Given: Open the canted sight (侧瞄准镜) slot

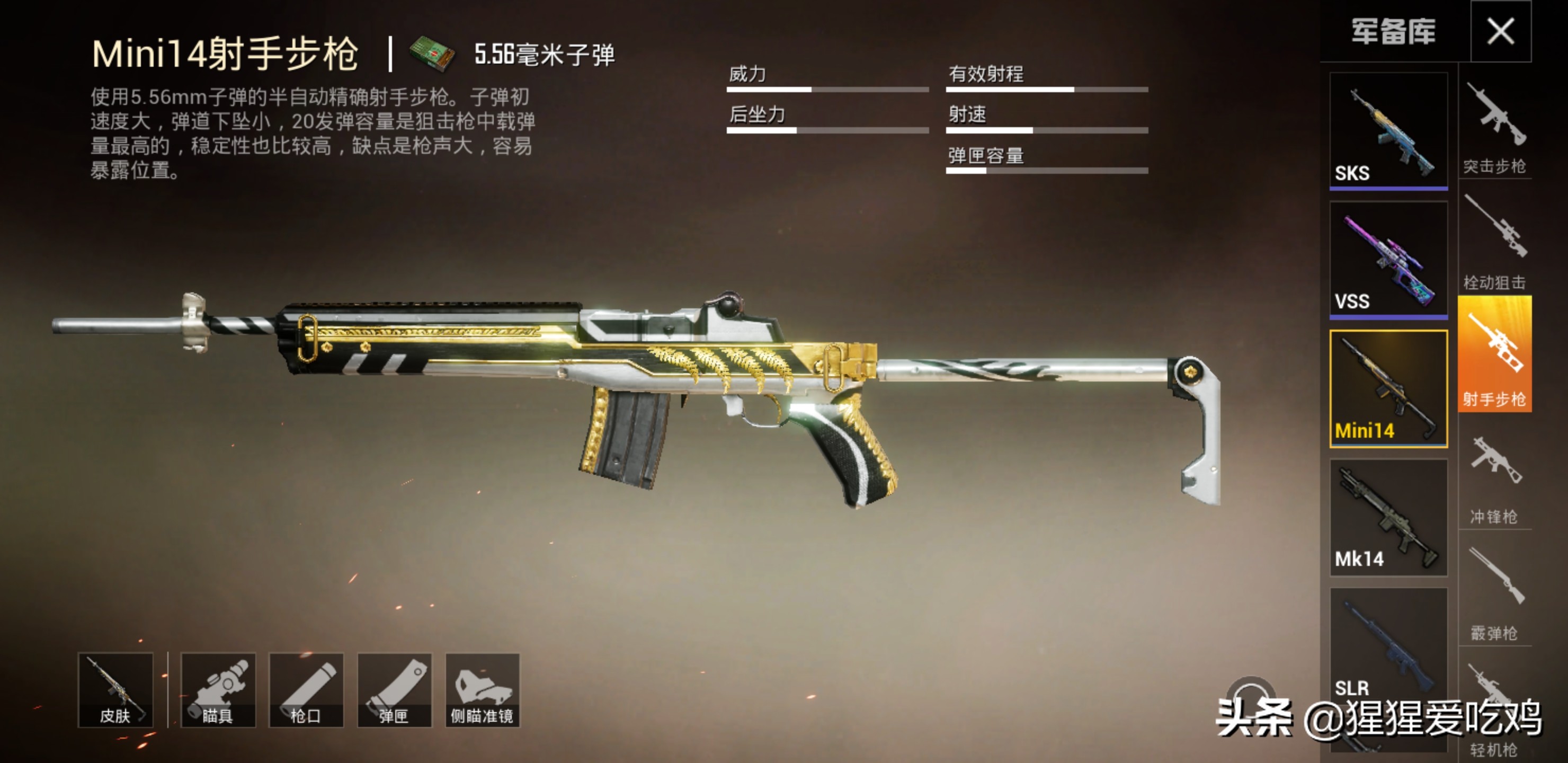Looking at the screenshot, I should click(x=482, y=690).
